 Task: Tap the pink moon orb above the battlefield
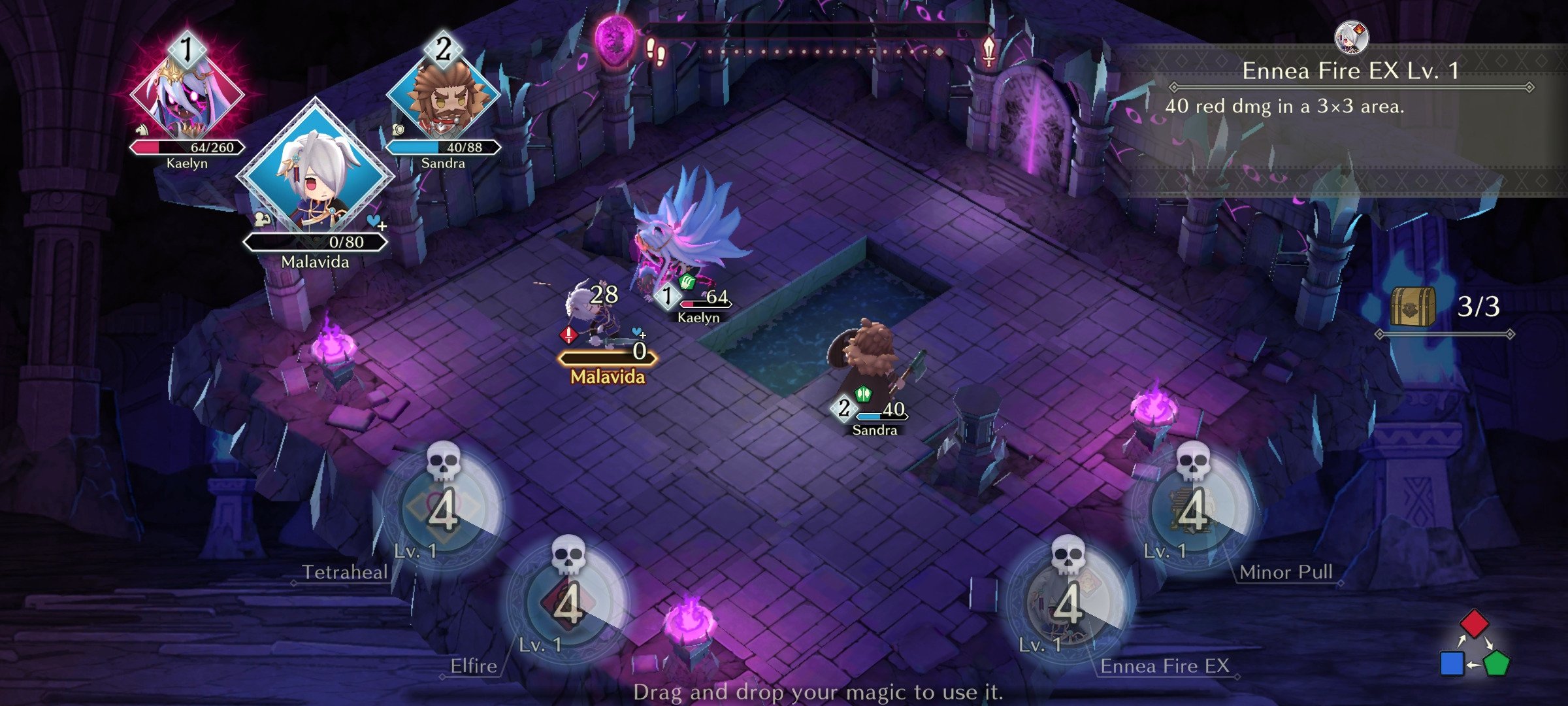coord(615,40)
